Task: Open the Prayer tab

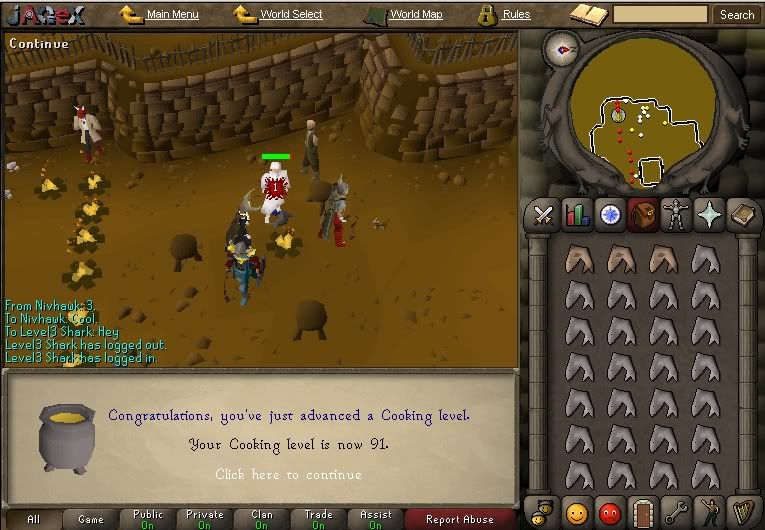Action: [x=711, y=215]
